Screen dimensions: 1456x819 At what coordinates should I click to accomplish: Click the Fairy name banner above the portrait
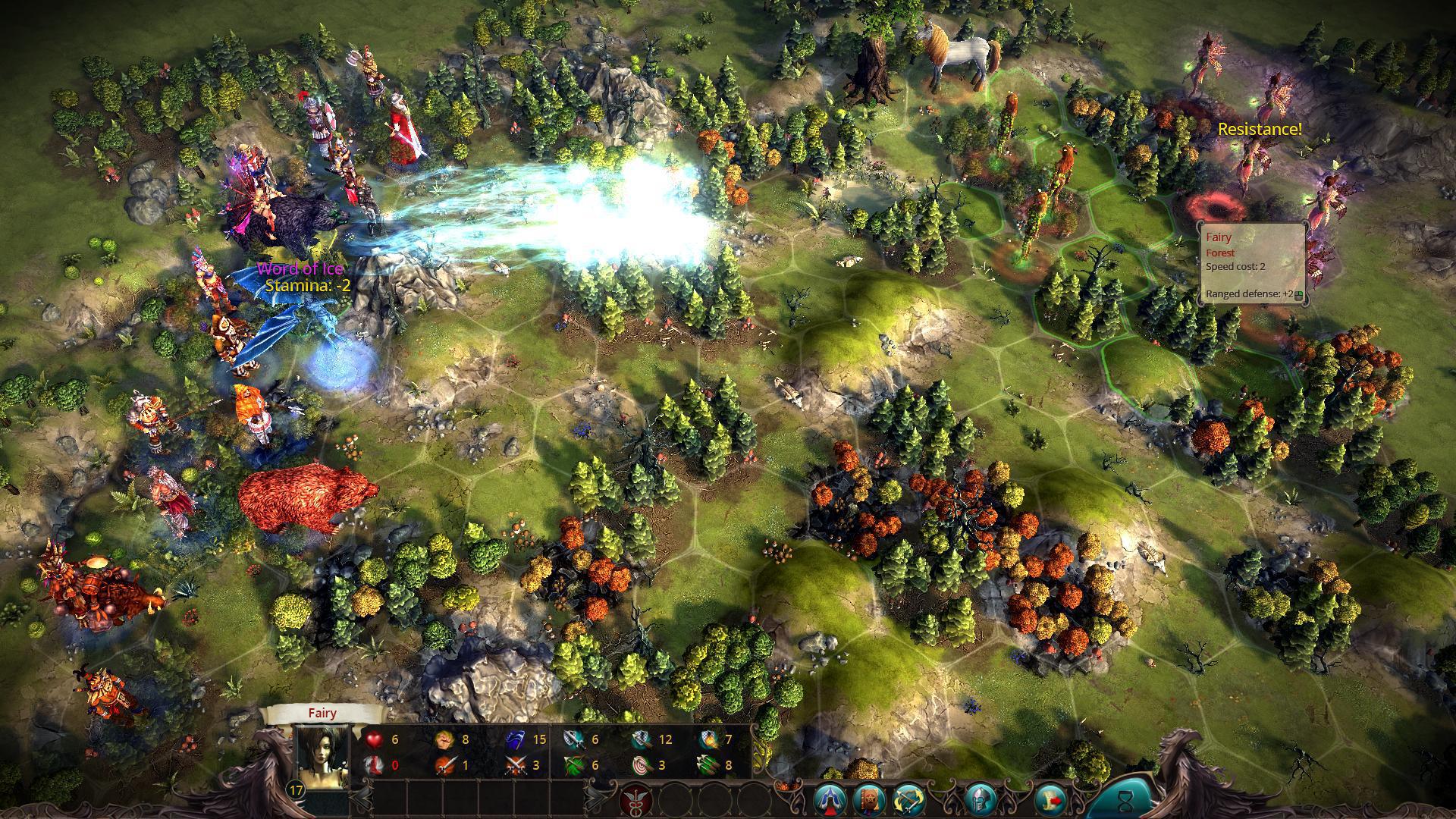coord(322,713)
